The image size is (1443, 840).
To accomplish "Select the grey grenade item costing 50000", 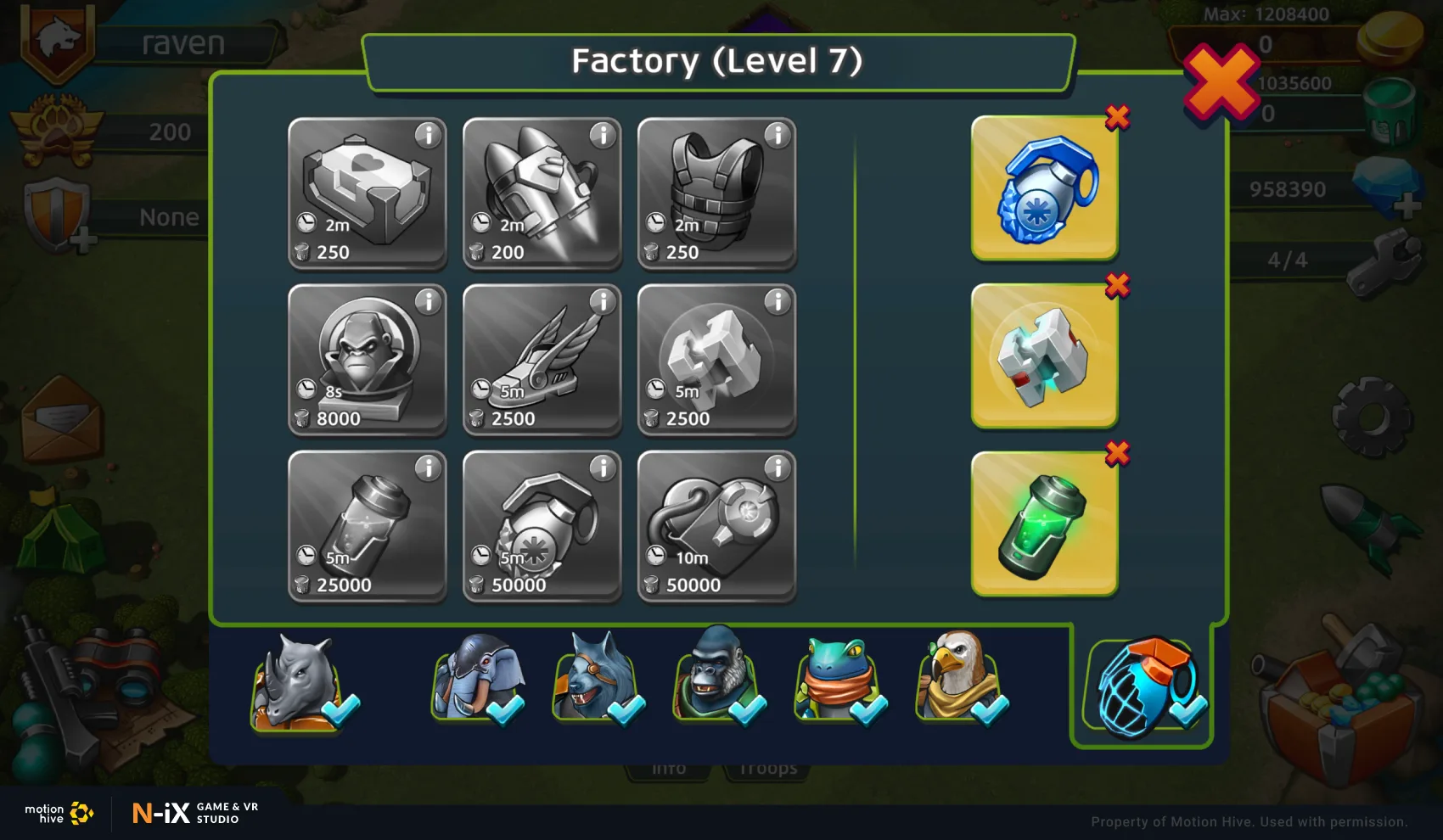I will pos(542,526).
